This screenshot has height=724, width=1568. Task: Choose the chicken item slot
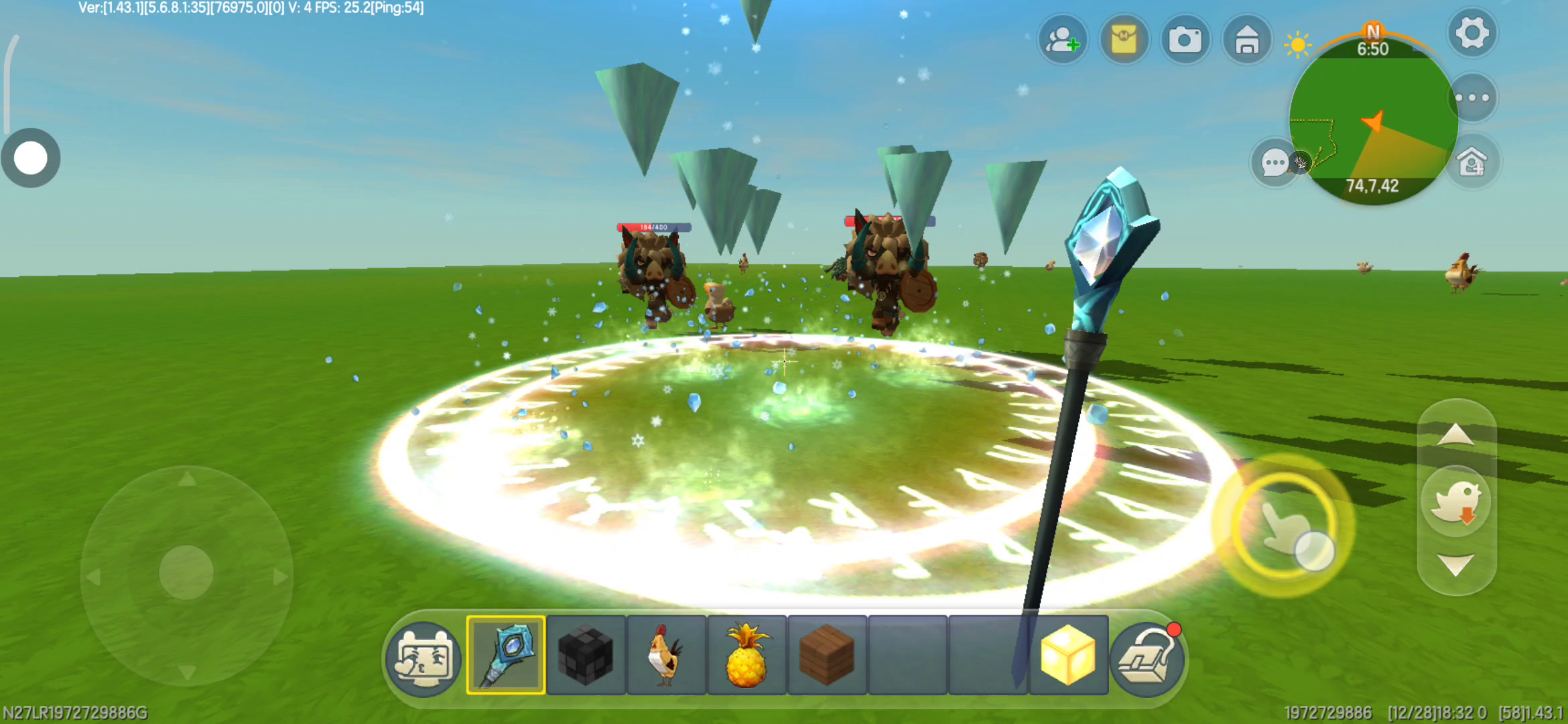coord(666,655)
